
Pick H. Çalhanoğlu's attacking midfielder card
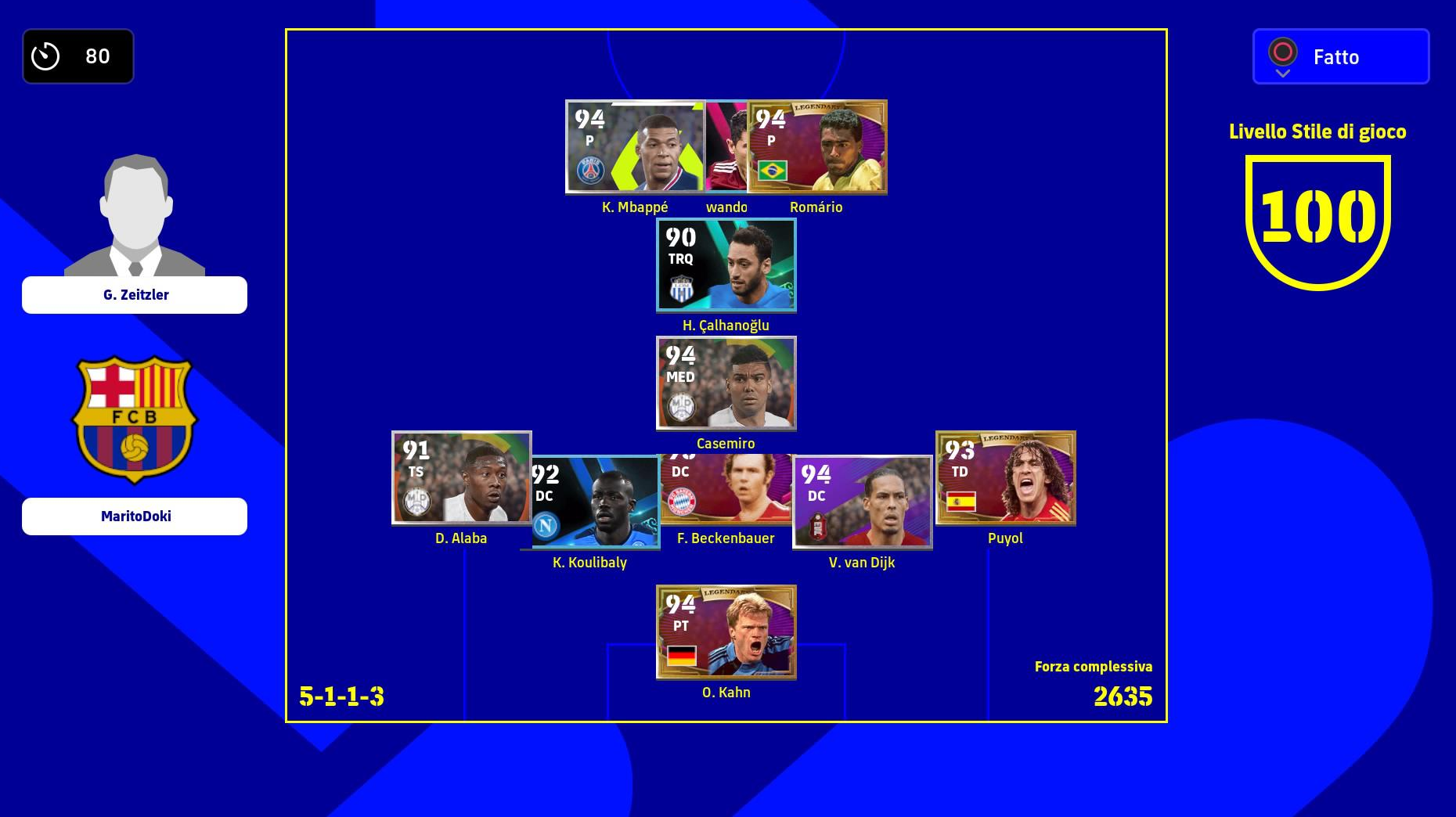tap(726, 265)
